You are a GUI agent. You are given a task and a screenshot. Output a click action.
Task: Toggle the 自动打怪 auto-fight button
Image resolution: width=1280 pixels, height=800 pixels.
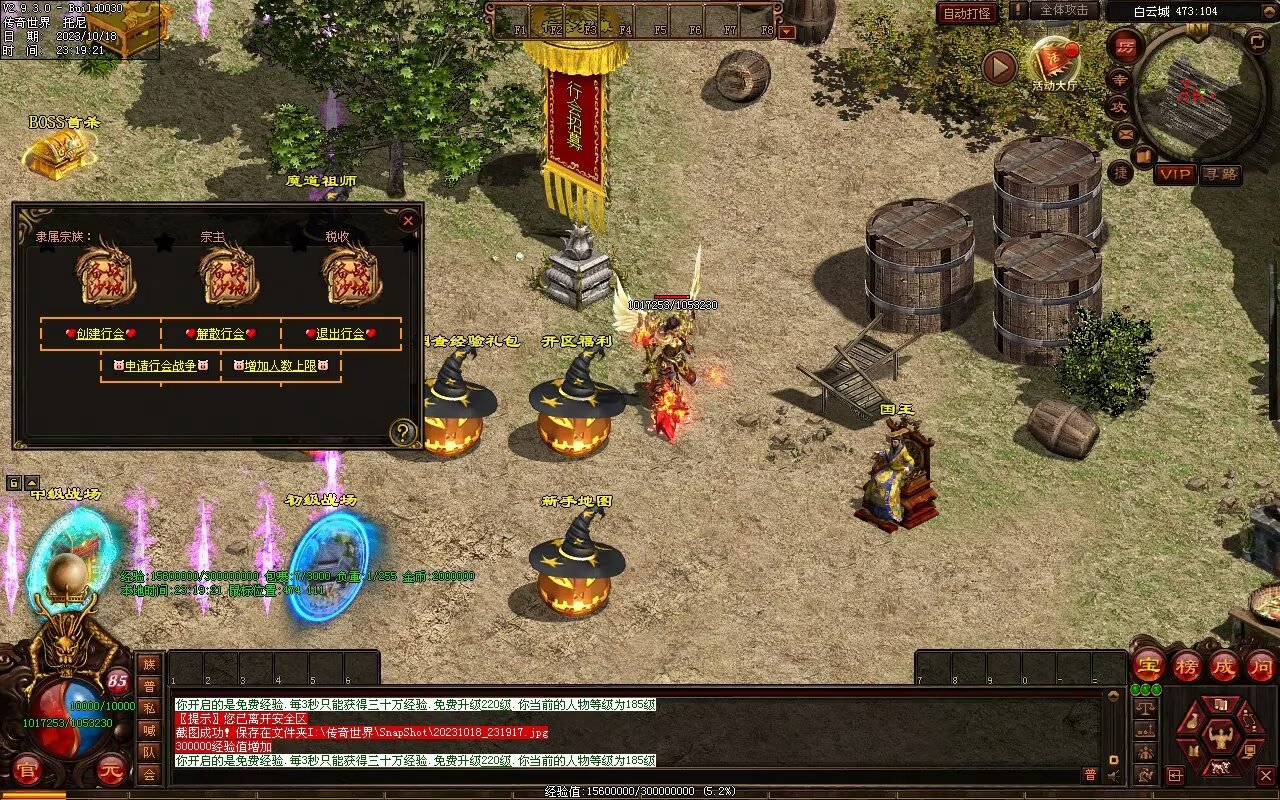967,14
